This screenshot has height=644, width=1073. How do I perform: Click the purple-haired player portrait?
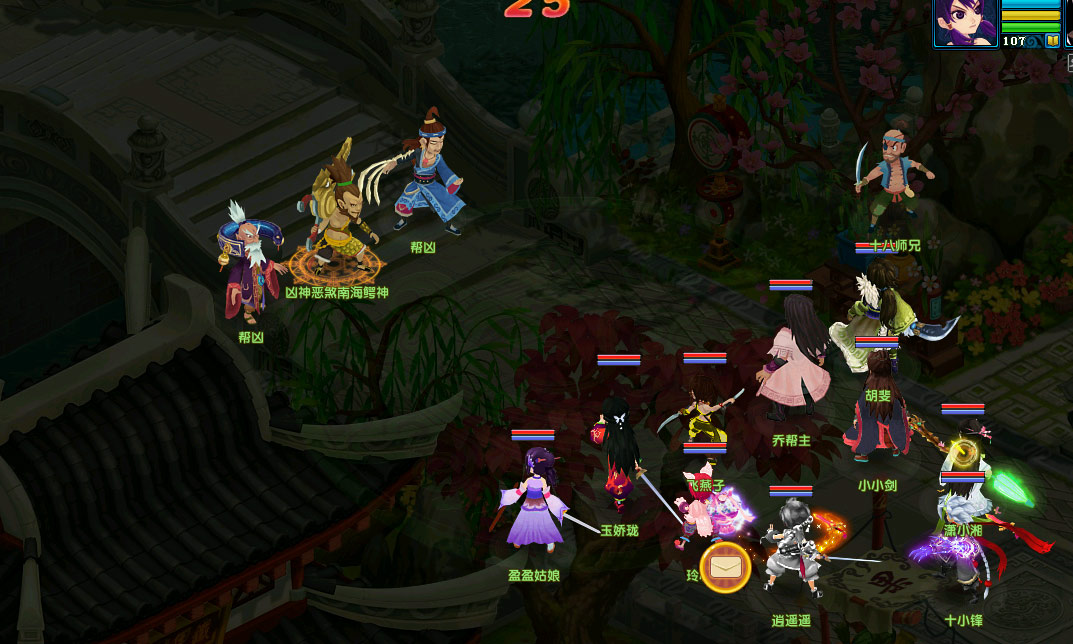(x=965, y=20)
